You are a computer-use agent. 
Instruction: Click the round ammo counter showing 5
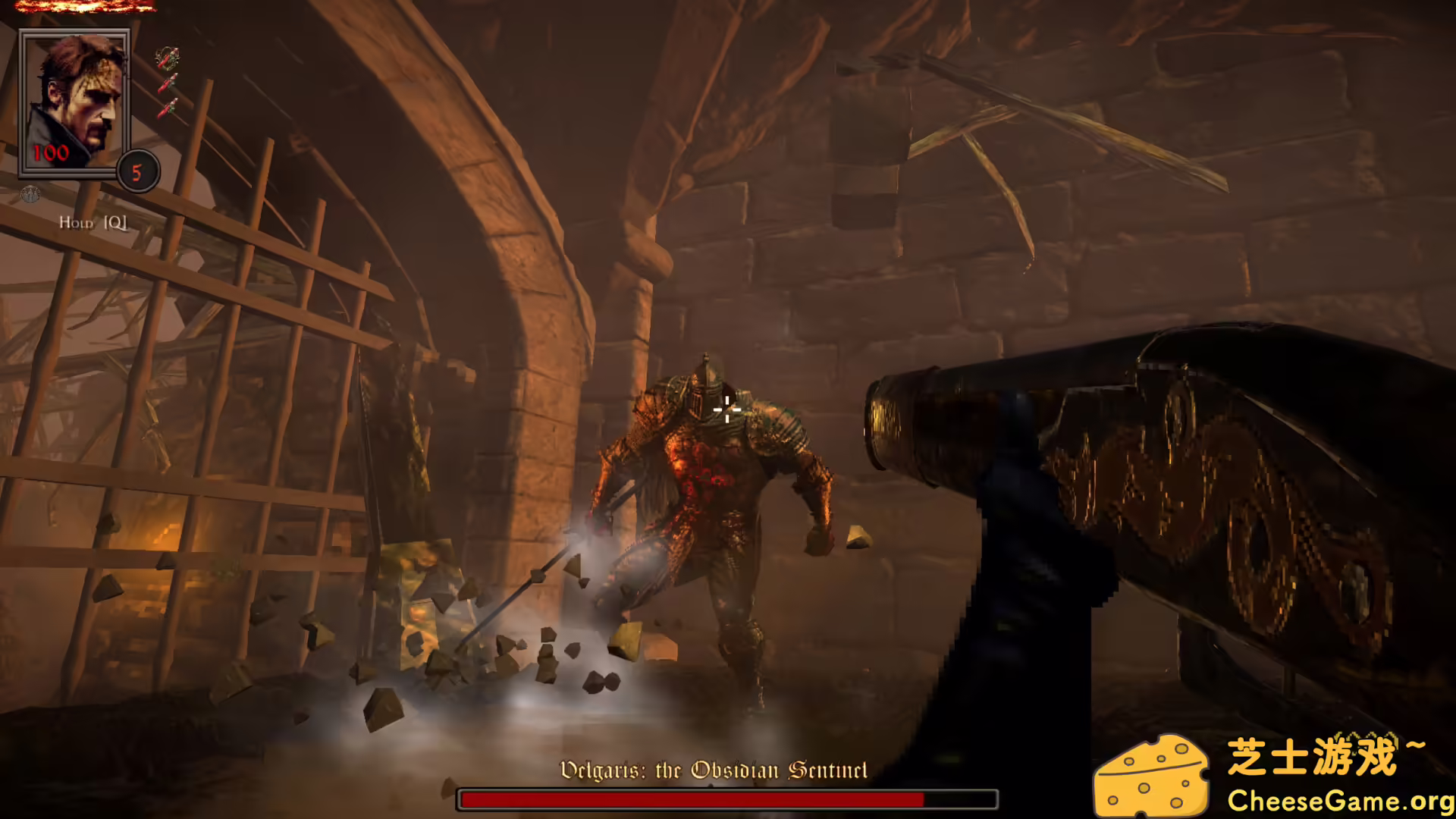[x=138, y=173]
